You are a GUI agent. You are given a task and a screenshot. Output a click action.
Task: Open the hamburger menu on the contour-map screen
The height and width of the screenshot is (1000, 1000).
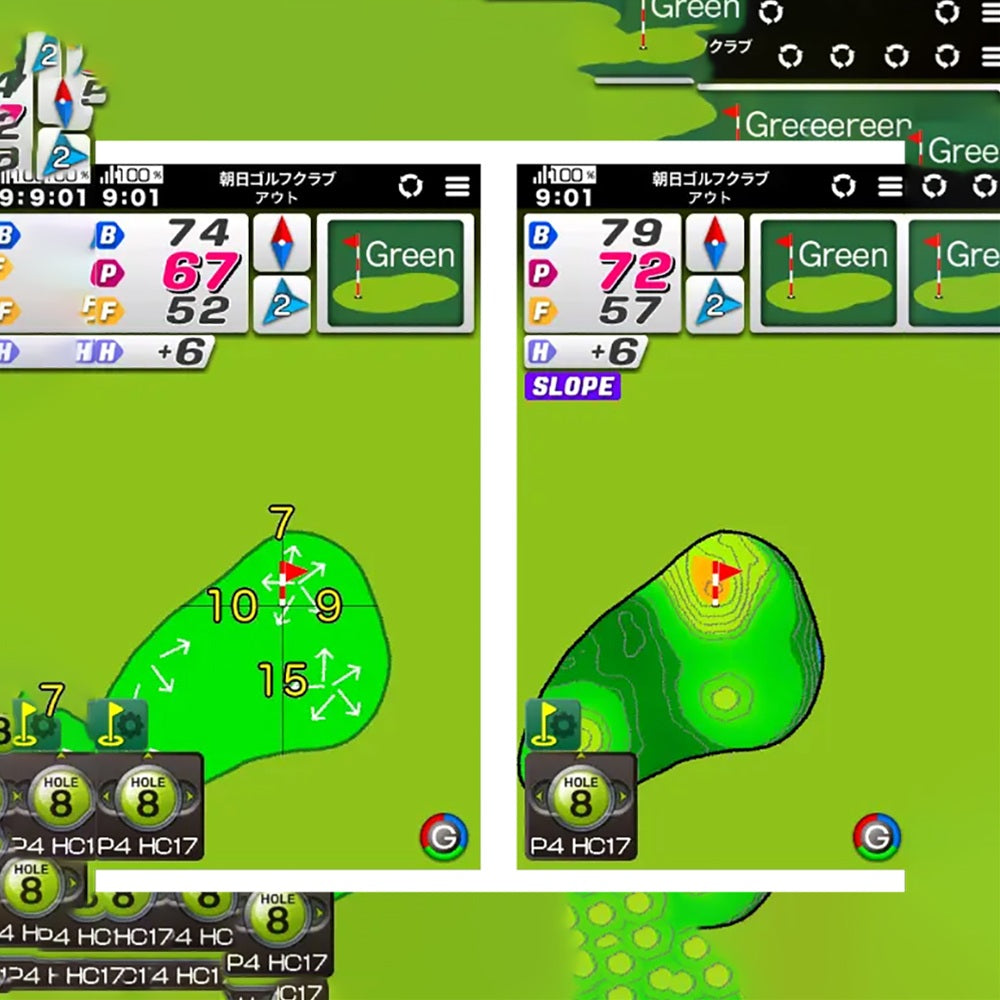(890, 187)
